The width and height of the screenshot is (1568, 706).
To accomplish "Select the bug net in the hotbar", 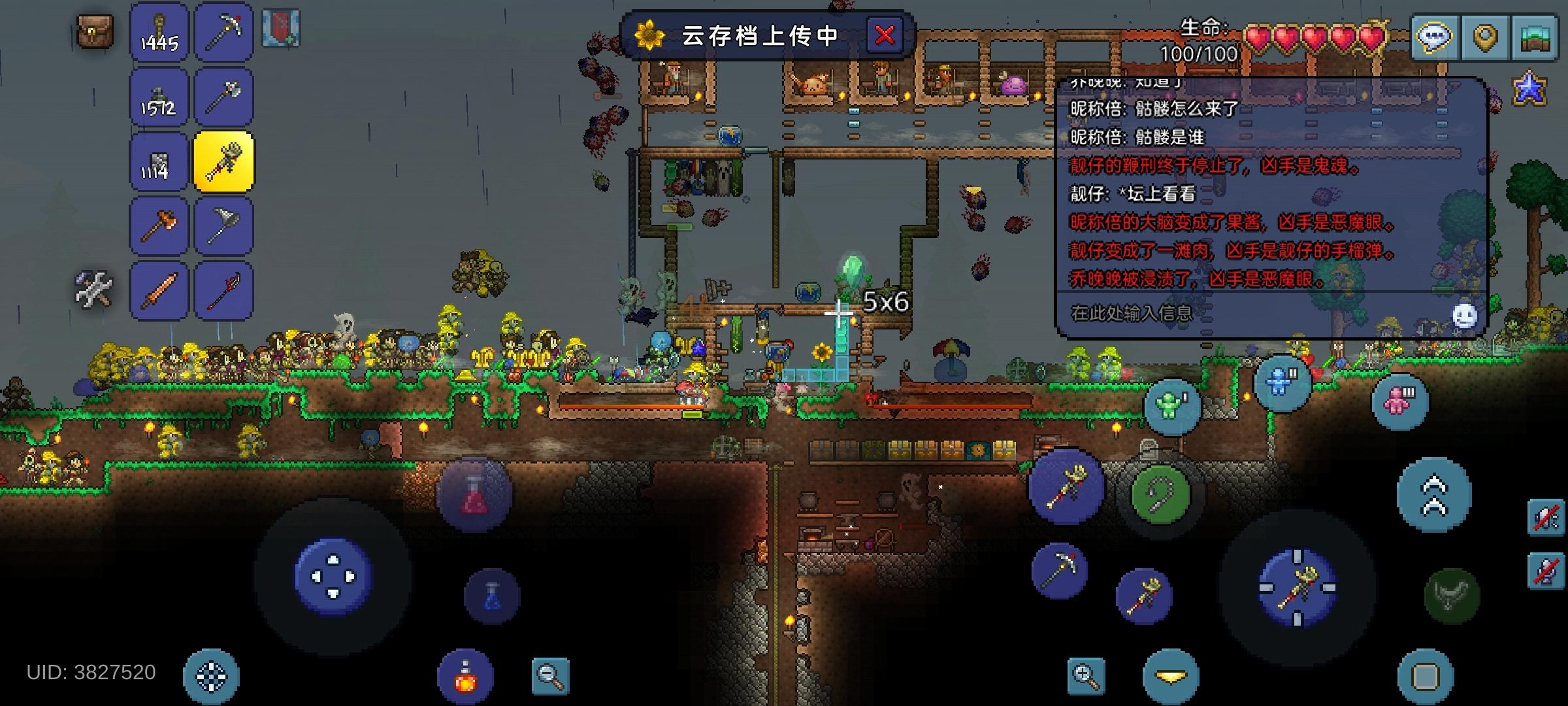I will (225, 226).
